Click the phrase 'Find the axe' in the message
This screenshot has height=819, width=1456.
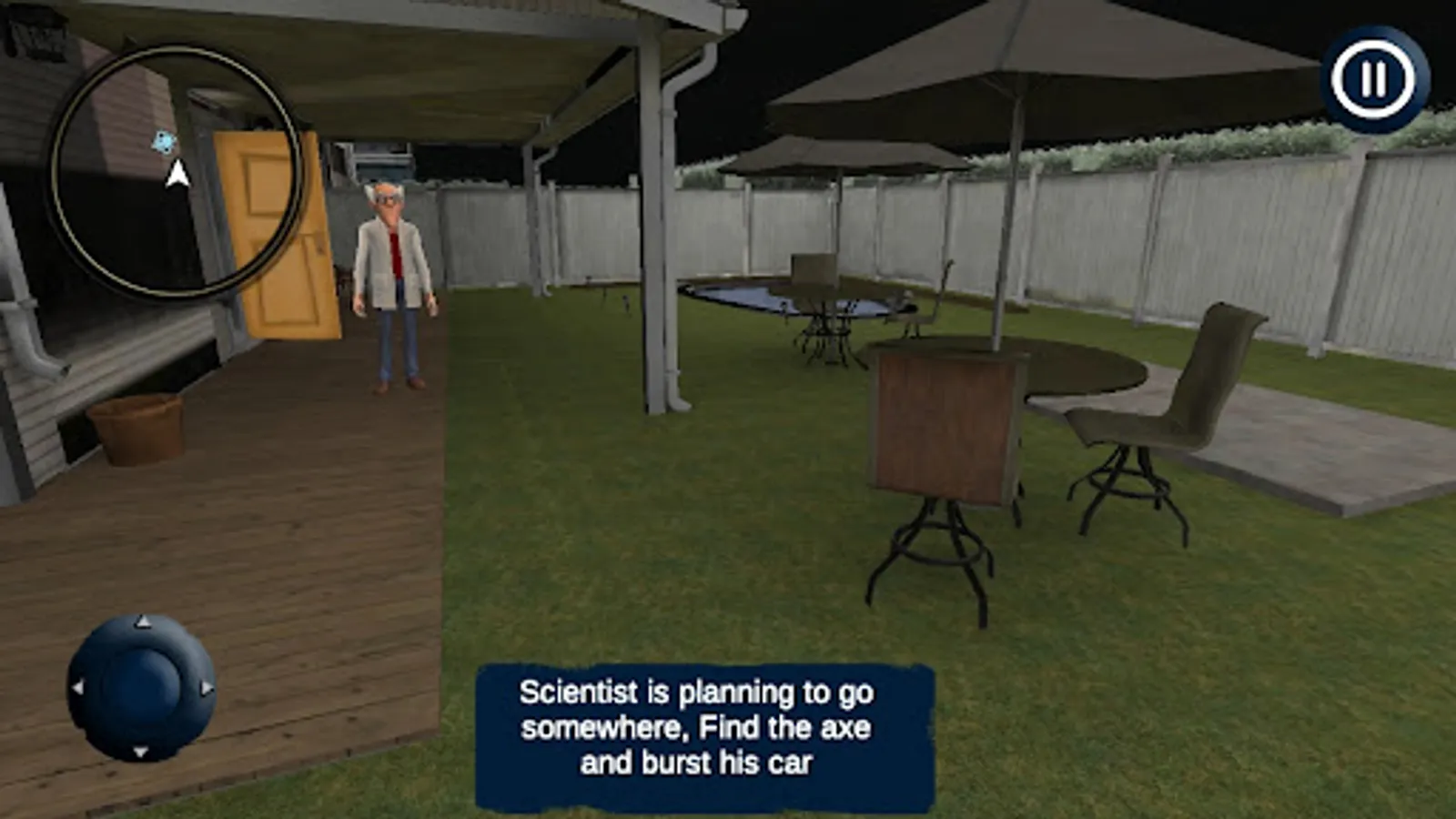783,727
